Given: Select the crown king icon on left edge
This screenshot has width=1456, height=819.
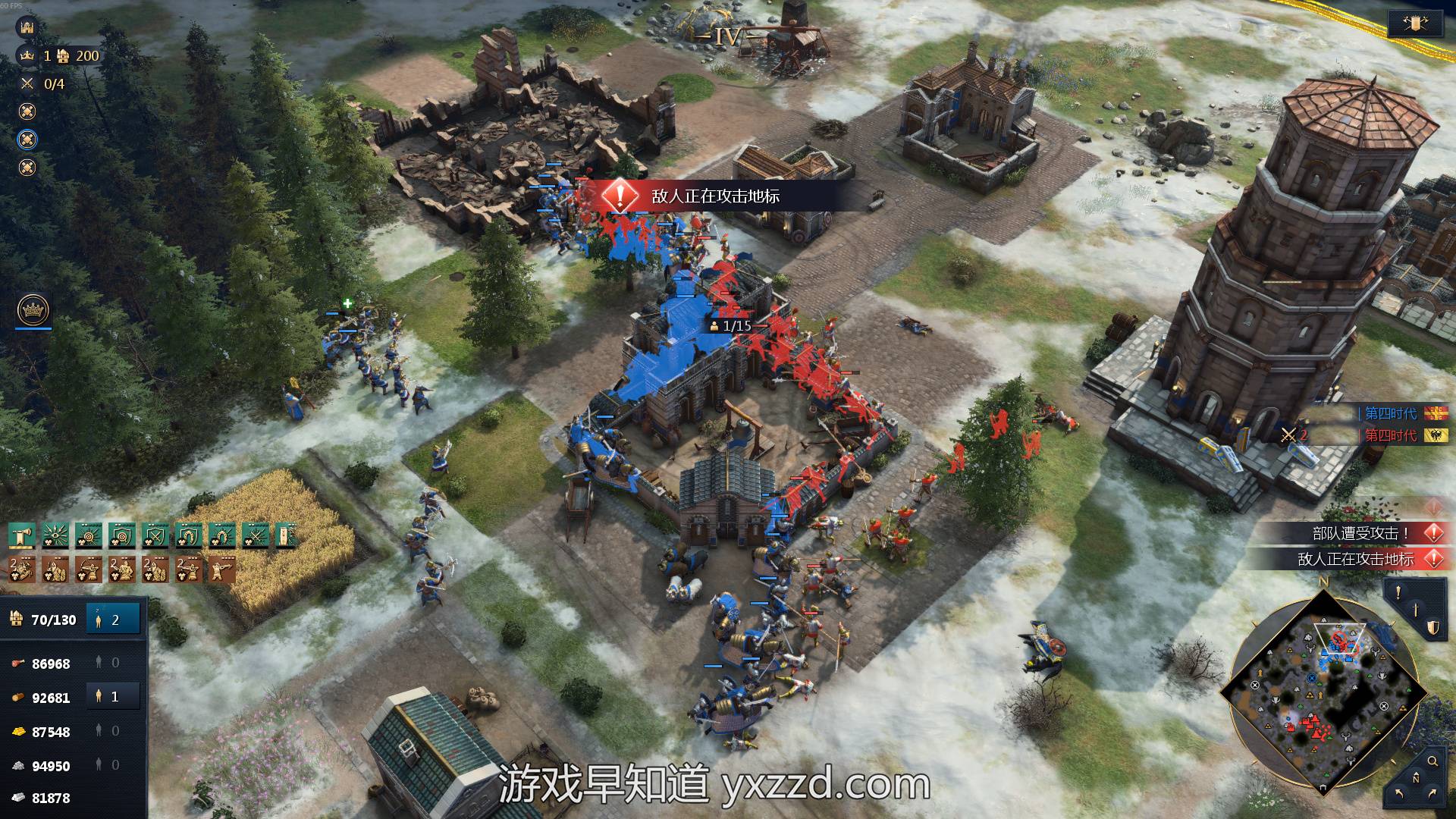Looking at the screenshot, I should [33, 310].
